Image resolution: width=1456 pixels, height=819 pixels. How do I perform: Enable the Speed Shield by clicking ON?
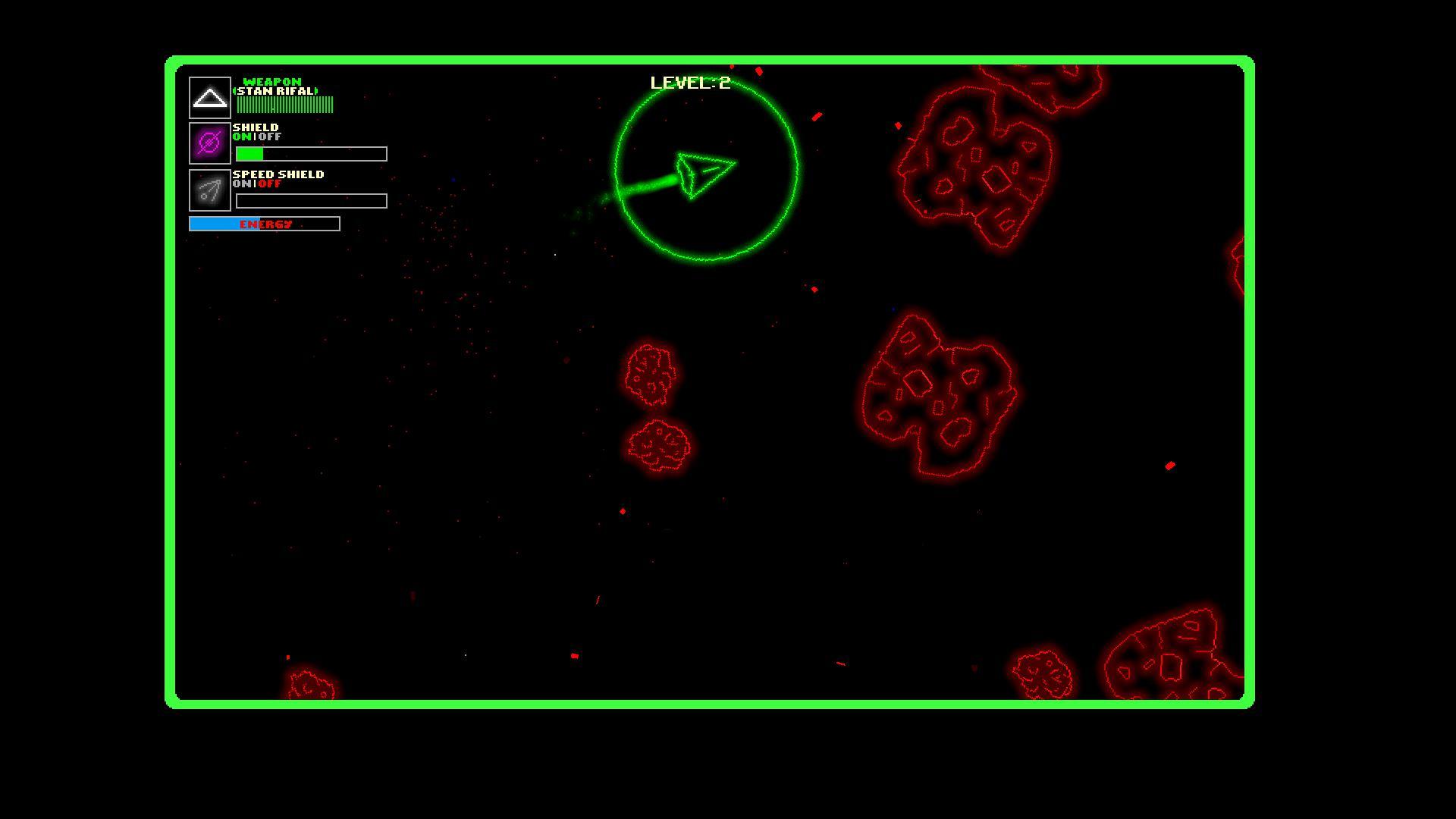(241, 184)
